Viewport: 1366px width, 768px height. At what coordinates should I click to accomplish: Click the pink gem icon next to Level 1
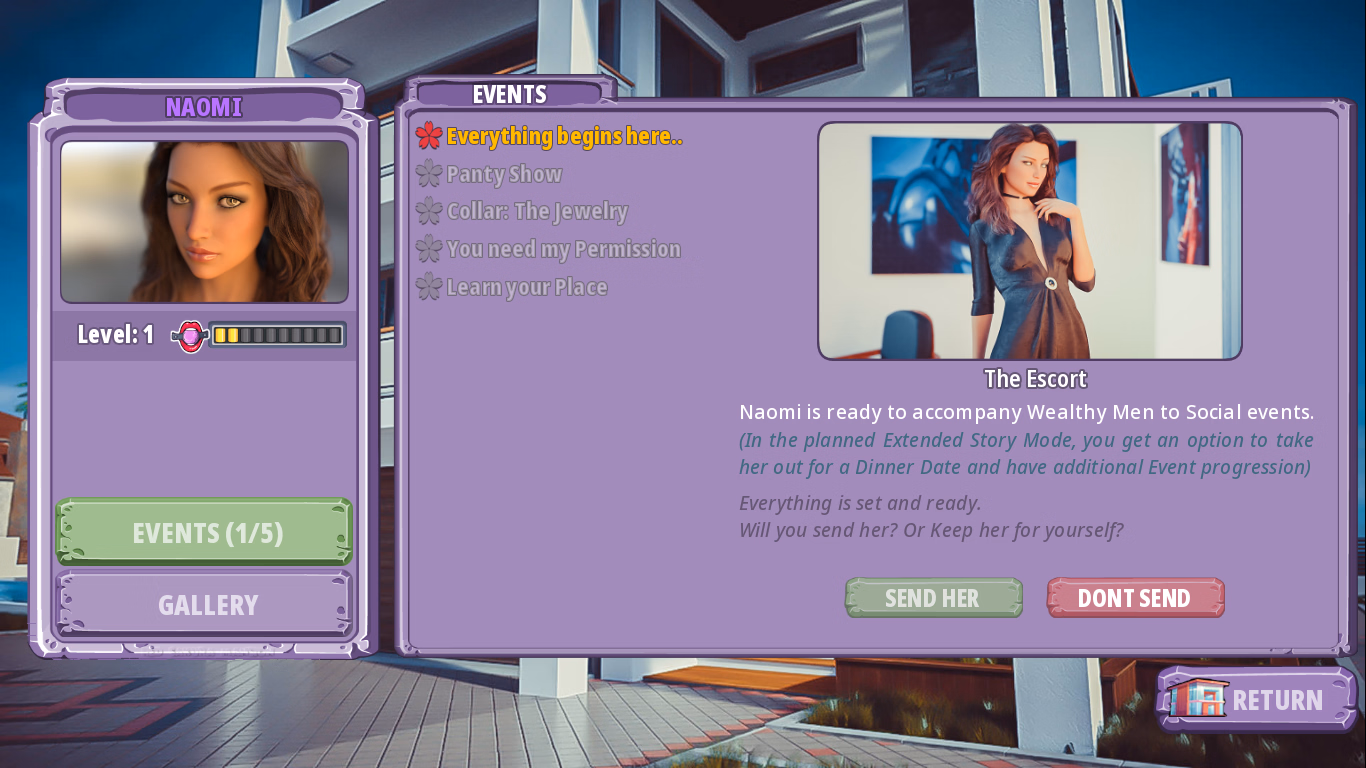click(189, 334)
